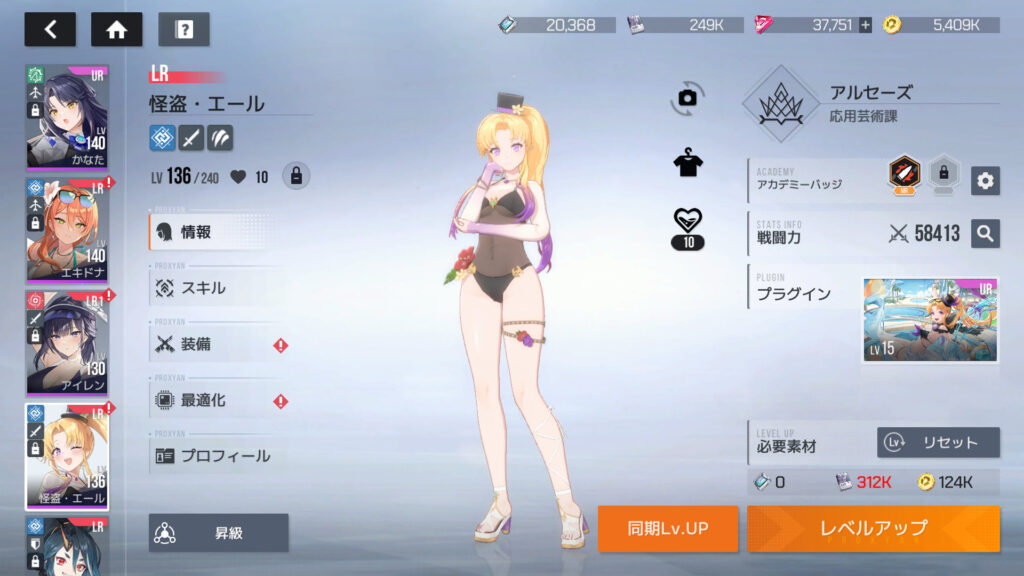Inspect 戦闘力 details with the magnifier
Viewport: 1024px width, 576px height.
coord(985,234)
